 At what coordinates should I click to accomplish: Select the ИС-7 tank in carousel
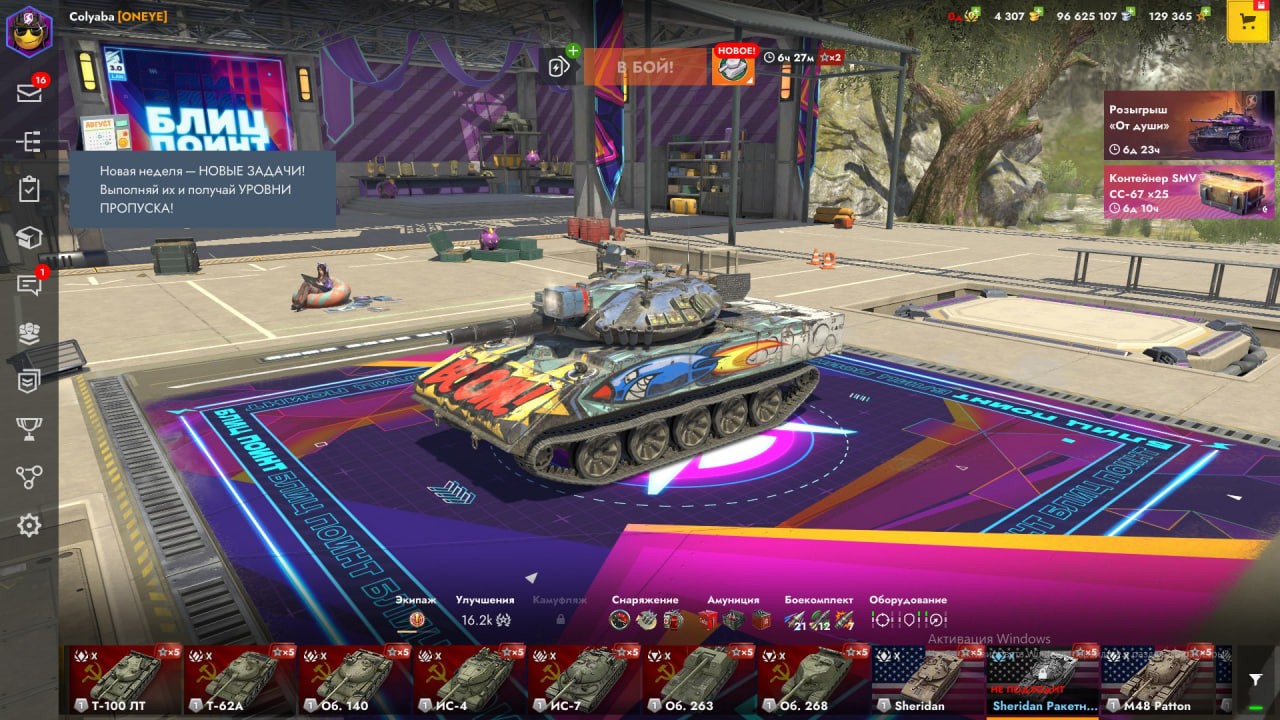(585, 680)
